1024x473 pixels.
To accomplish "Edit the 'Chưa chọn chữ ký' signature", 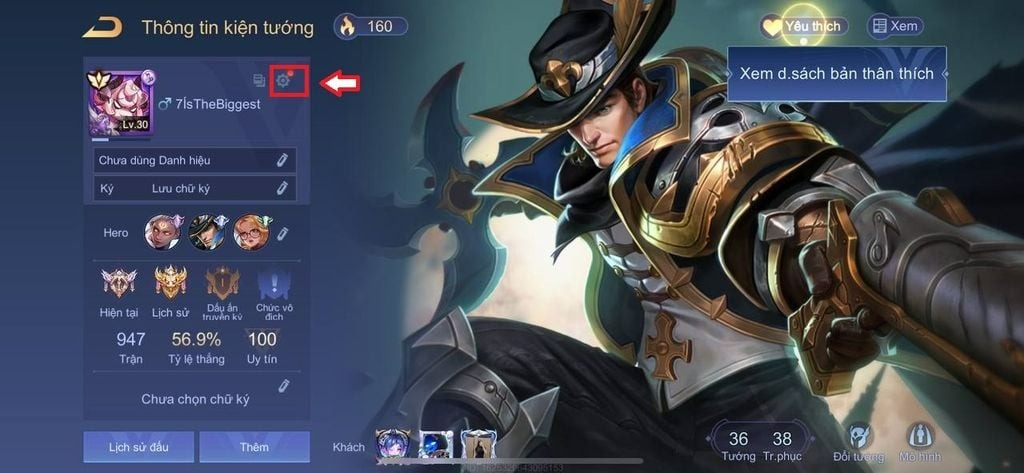I will coord(283,386).
